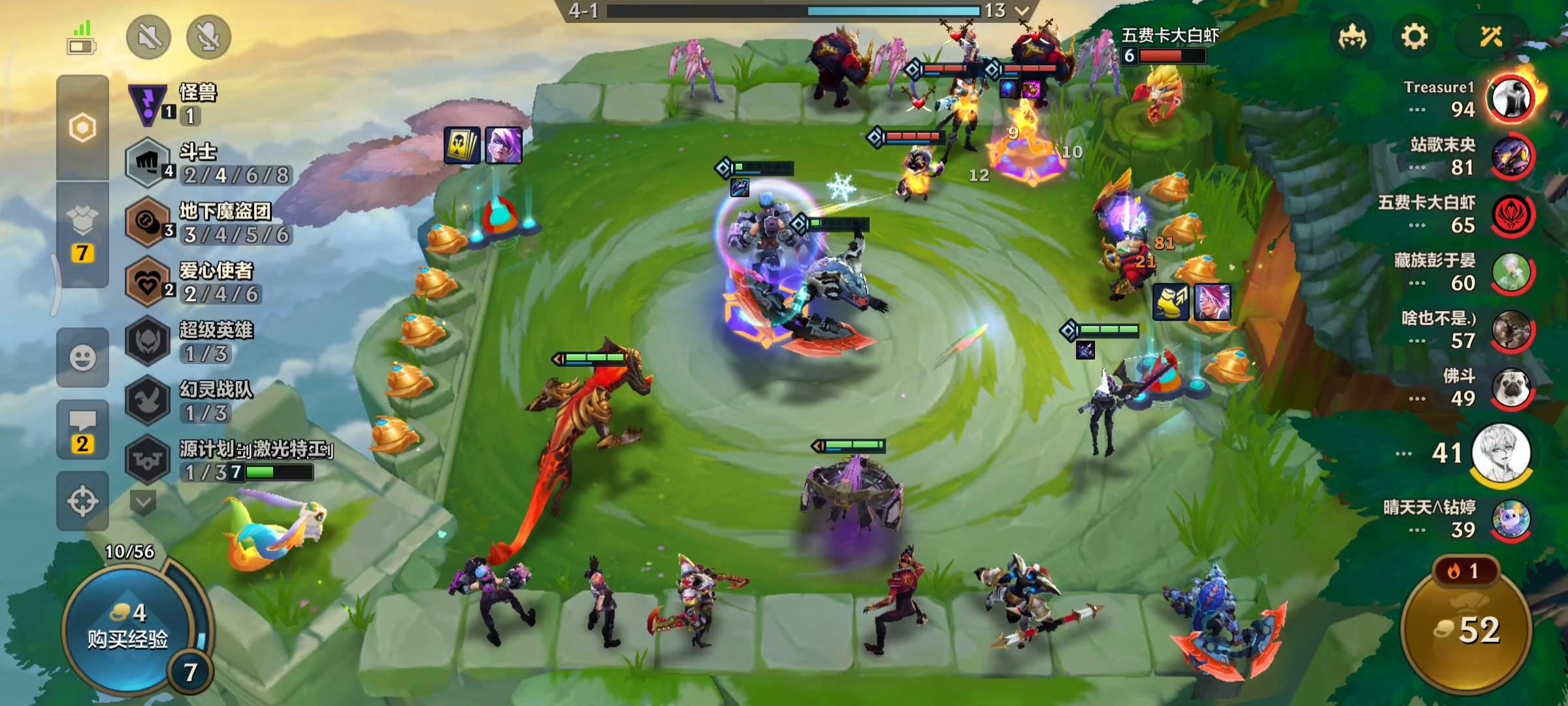Open the hexagon augments tab

point(82,128)
